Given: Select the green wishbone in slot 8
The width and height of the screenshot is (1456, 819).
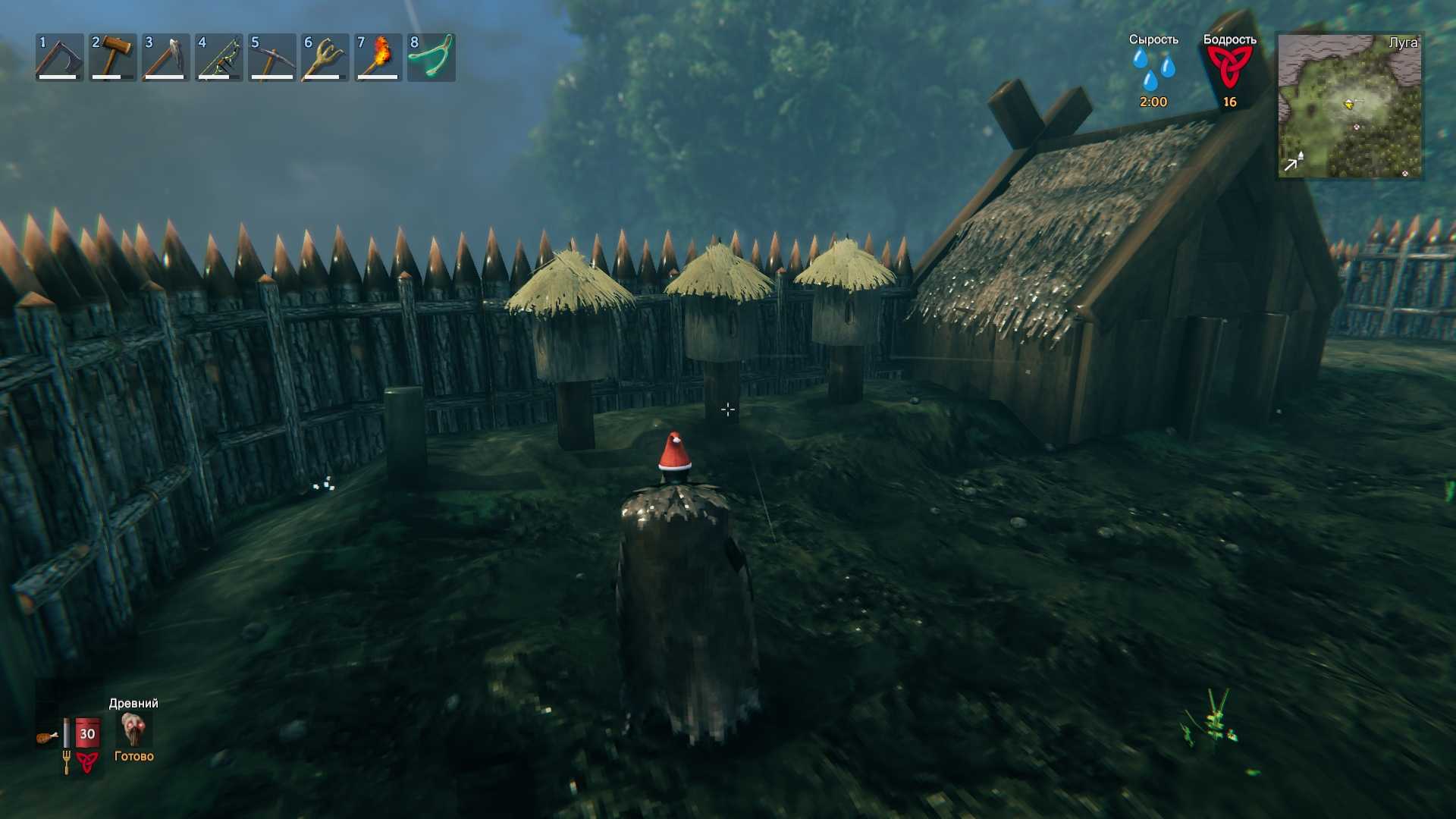Looking at the screenshot, I should tap(431, 58).
